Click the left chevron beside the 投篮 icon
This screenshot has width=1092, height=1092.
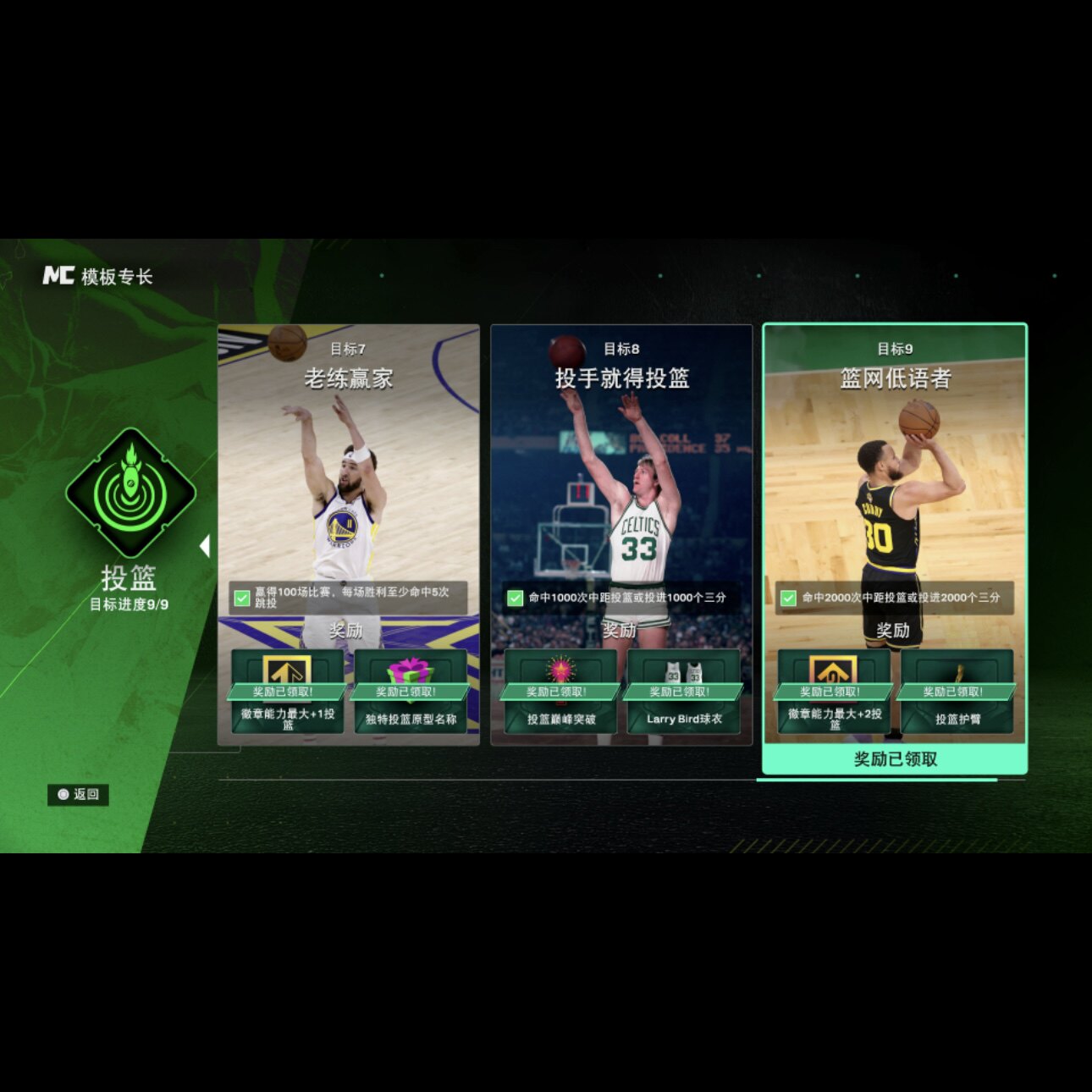pos(206,546)
